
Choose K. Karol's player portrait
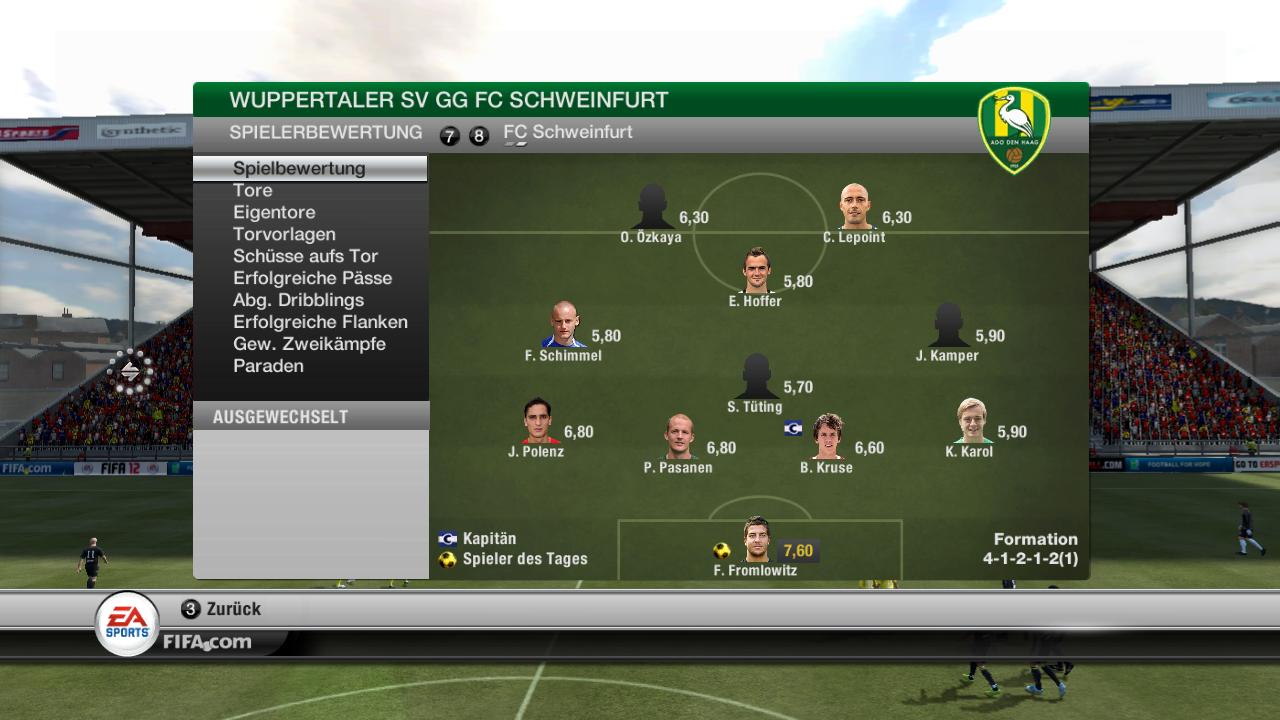pyautogui.click(x=971, y=421)
